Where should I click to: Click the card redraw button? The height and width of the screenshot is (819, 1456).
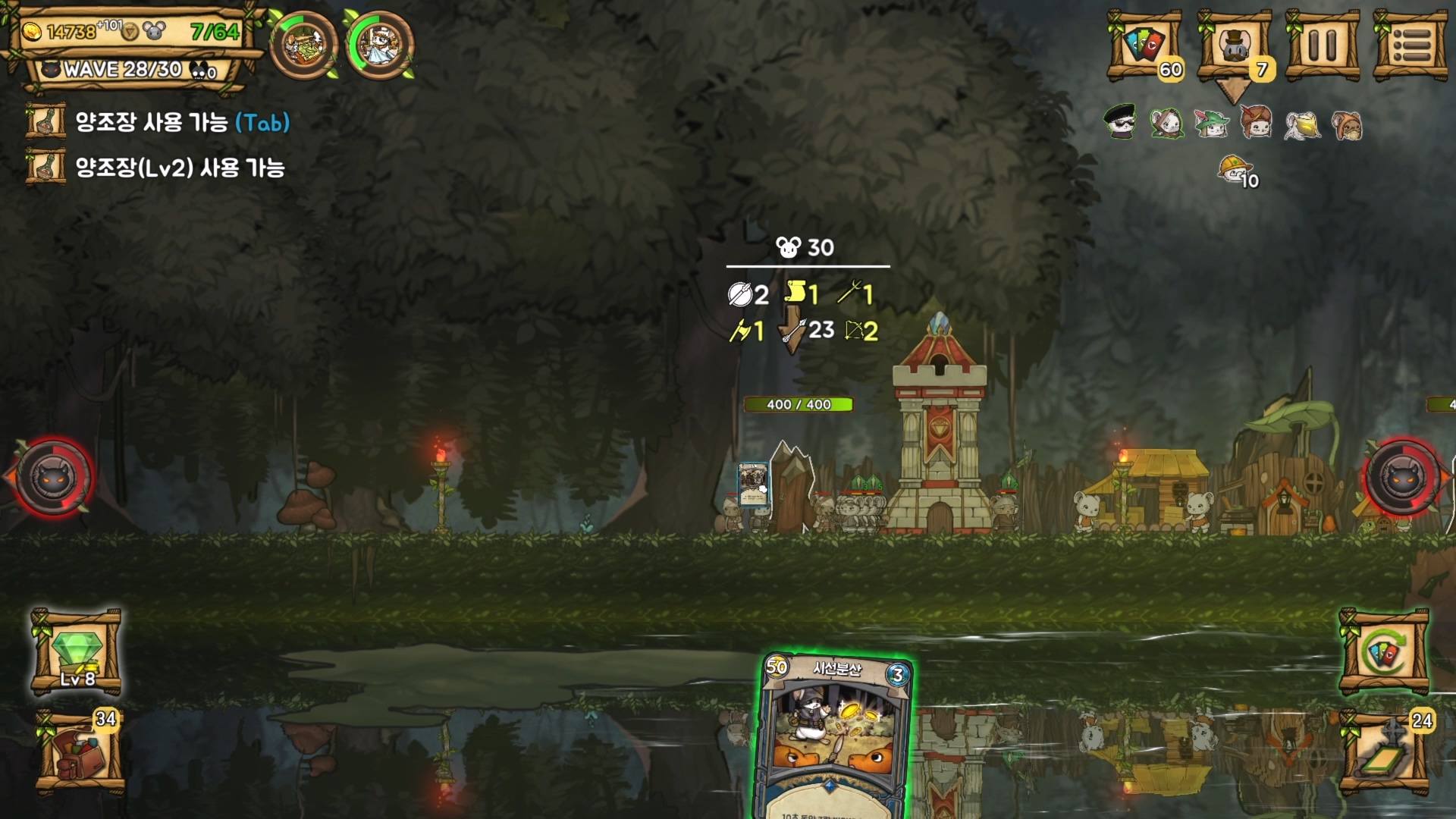[x=1384, y=652]
